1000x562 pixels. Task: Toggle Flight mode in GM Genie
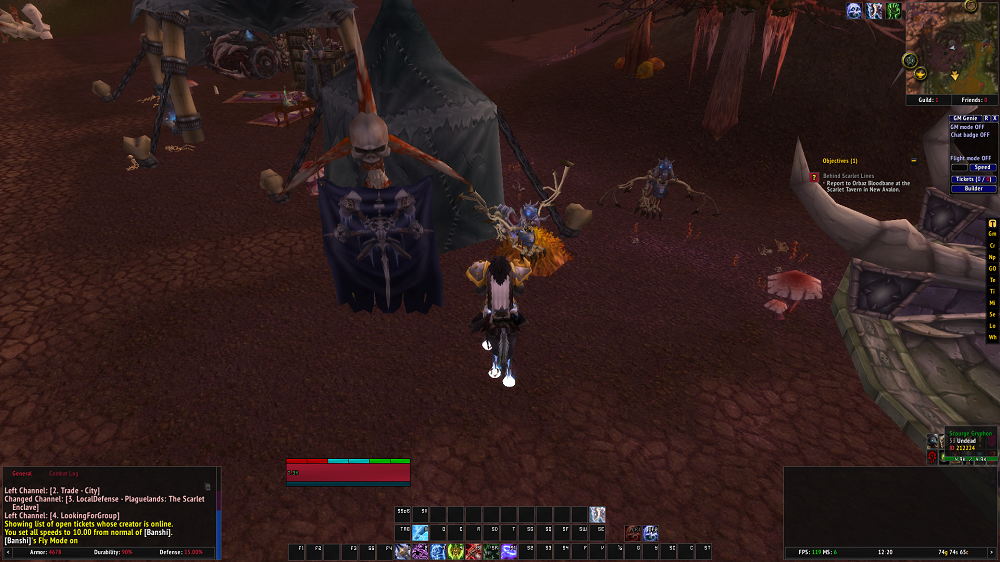click(x=970, y=158)
